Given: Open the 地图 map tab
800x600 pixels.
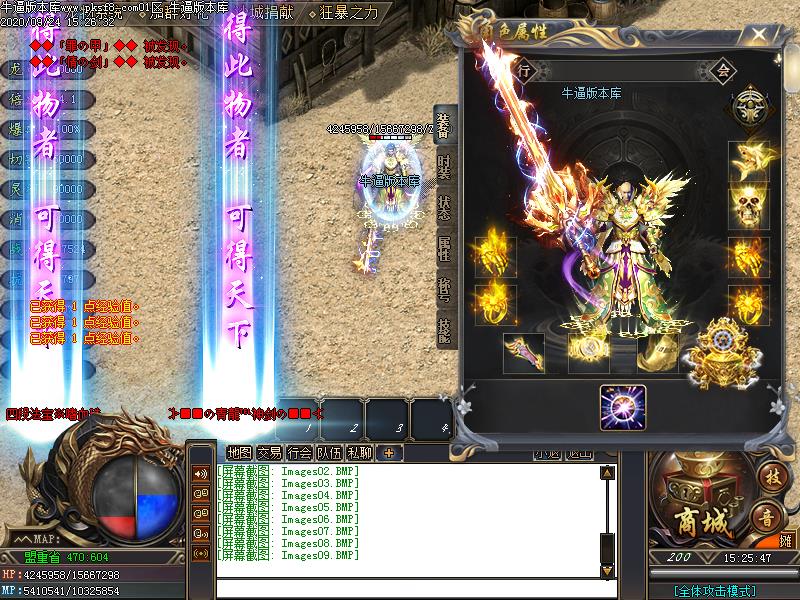Looking at the screenshot, I should point(239,453).
